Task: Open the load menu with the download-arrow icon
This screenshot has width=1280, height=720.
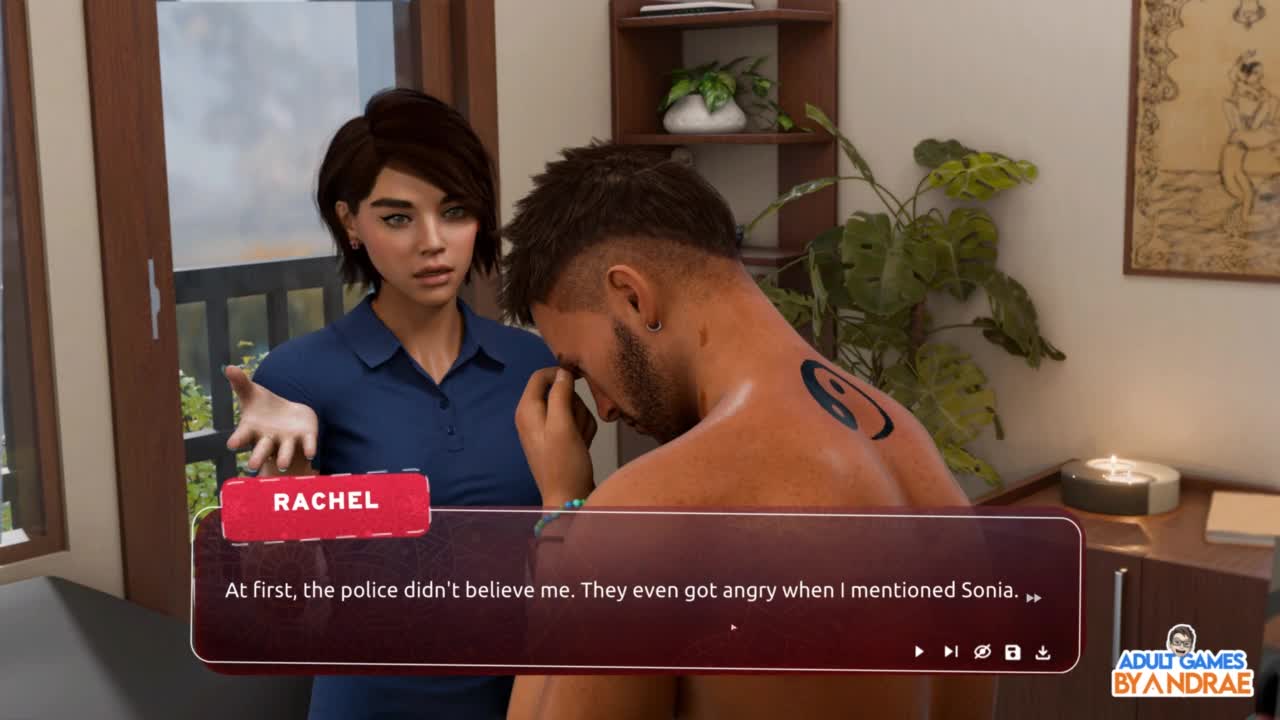Action: point(1043,652)
